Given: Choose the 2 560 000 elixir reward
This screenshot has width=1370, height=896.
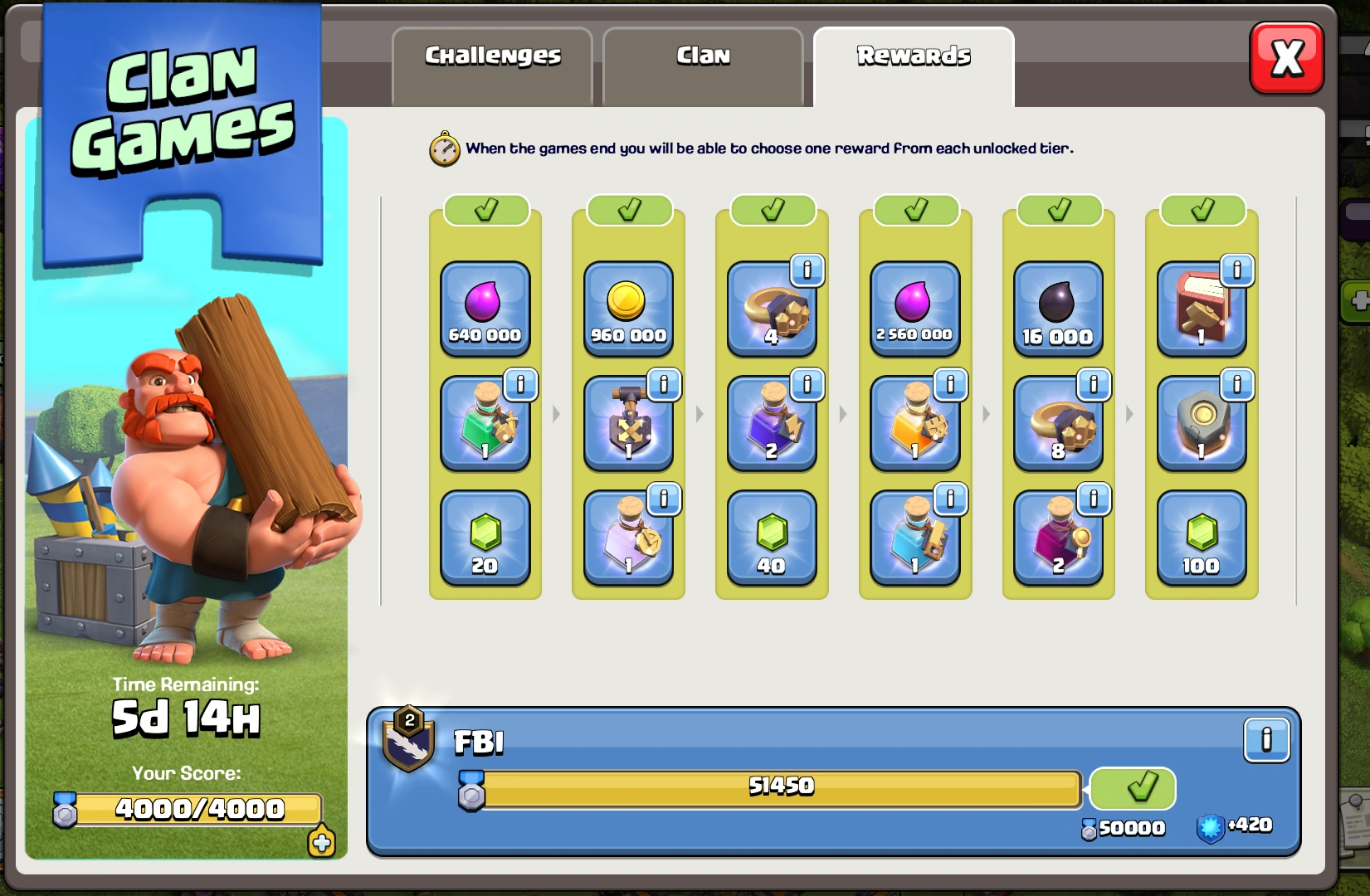Looking at the screenshot, I should (x=914, y=309).
